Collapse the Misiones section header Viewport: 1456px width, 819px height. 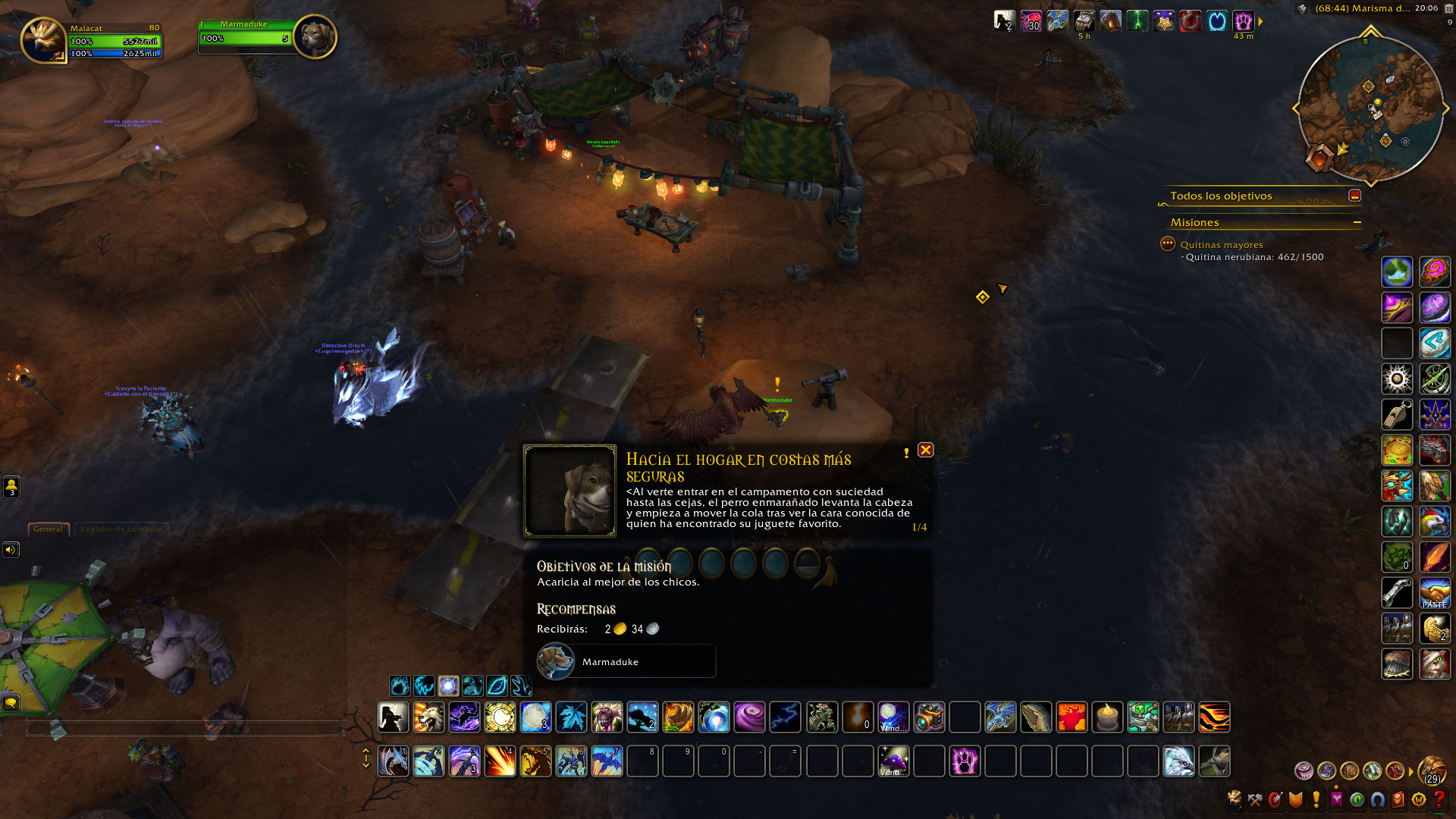(1357, 222)
